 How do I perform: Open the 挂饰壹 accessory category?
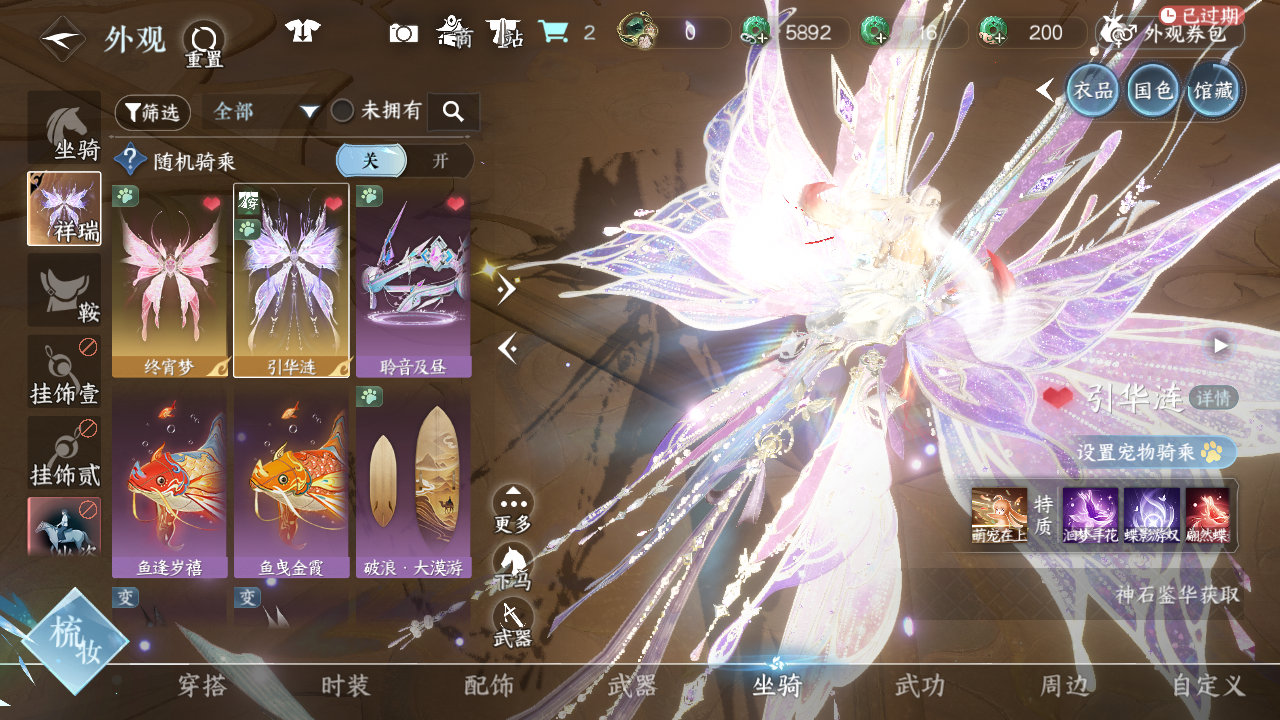pyautogui.click(x=64, y=372)
